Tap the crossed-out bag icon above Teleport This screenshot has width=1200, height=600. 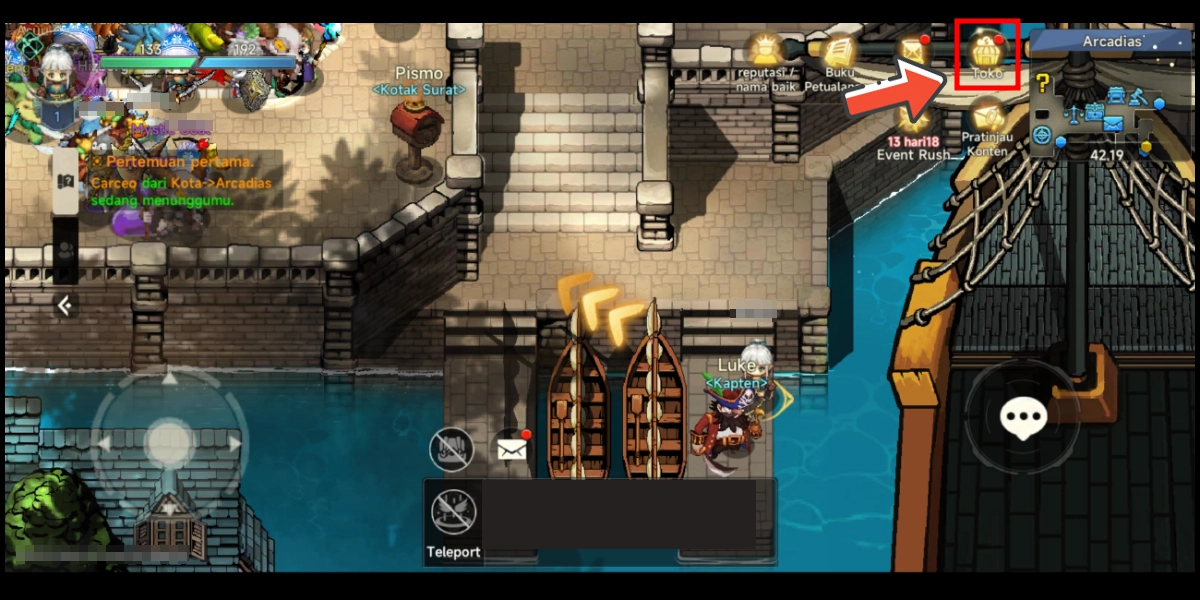click(x=451, y=449)
